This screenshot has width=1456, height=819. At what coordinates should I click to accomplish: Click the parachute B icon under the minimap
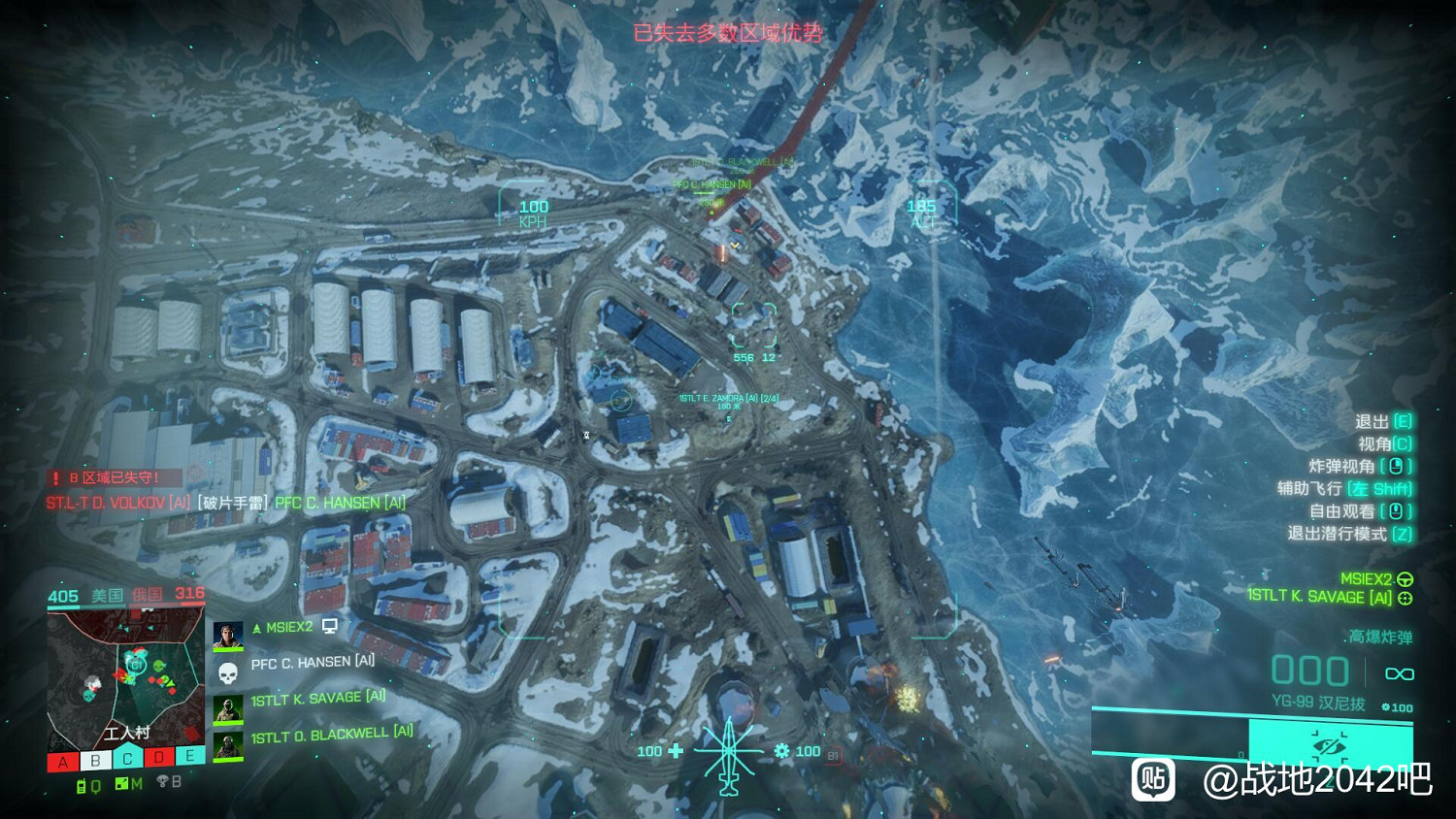(x=163, y=782)
